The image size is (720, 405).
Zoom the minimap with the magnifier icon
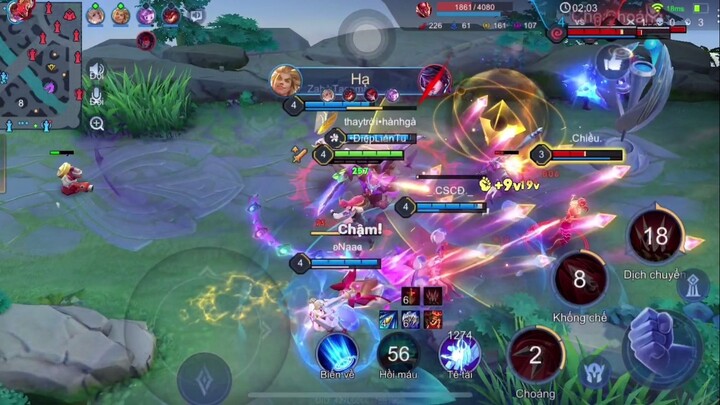[97, 124]
